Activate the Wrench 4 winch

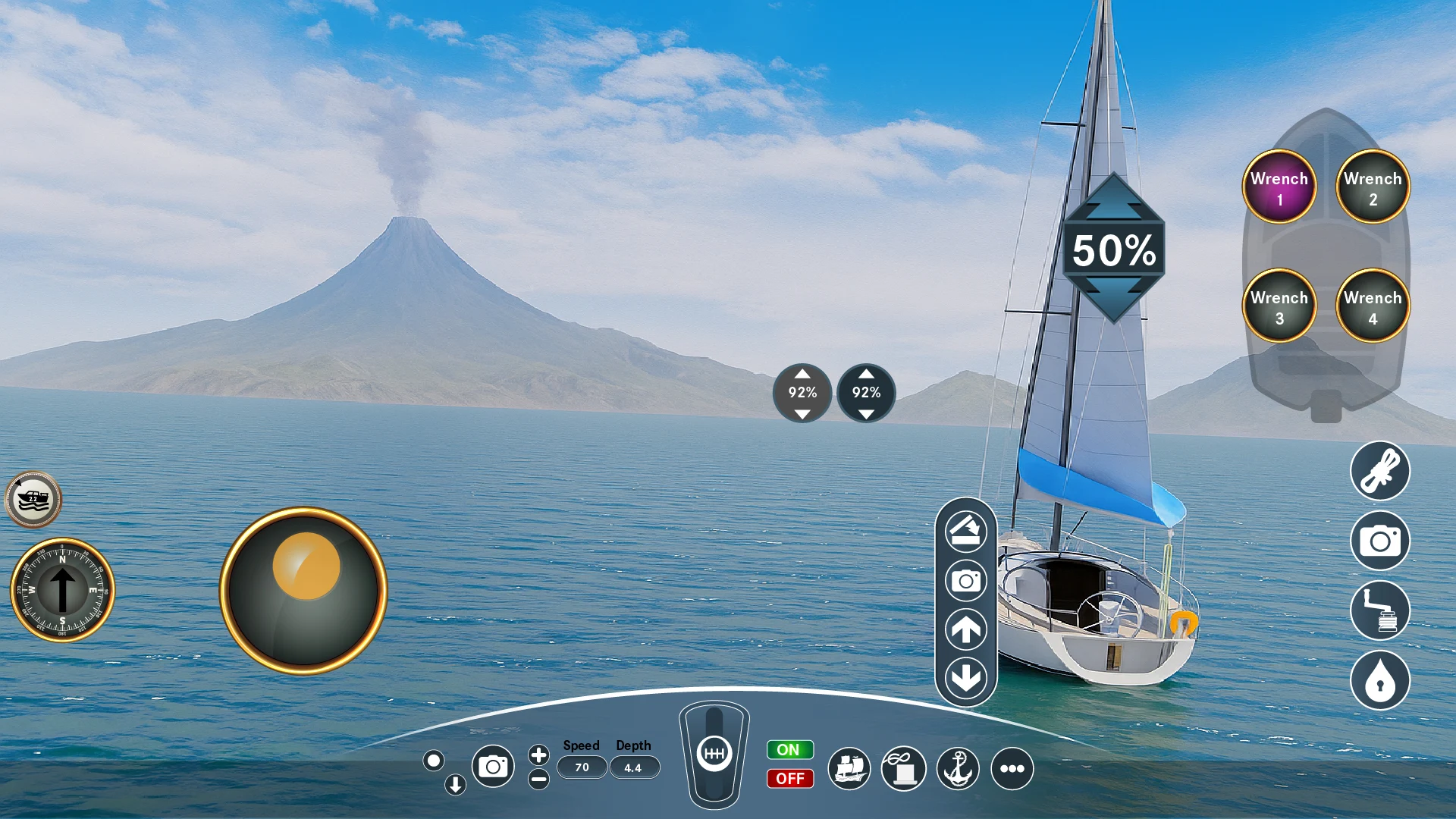tap(1373, 306)
